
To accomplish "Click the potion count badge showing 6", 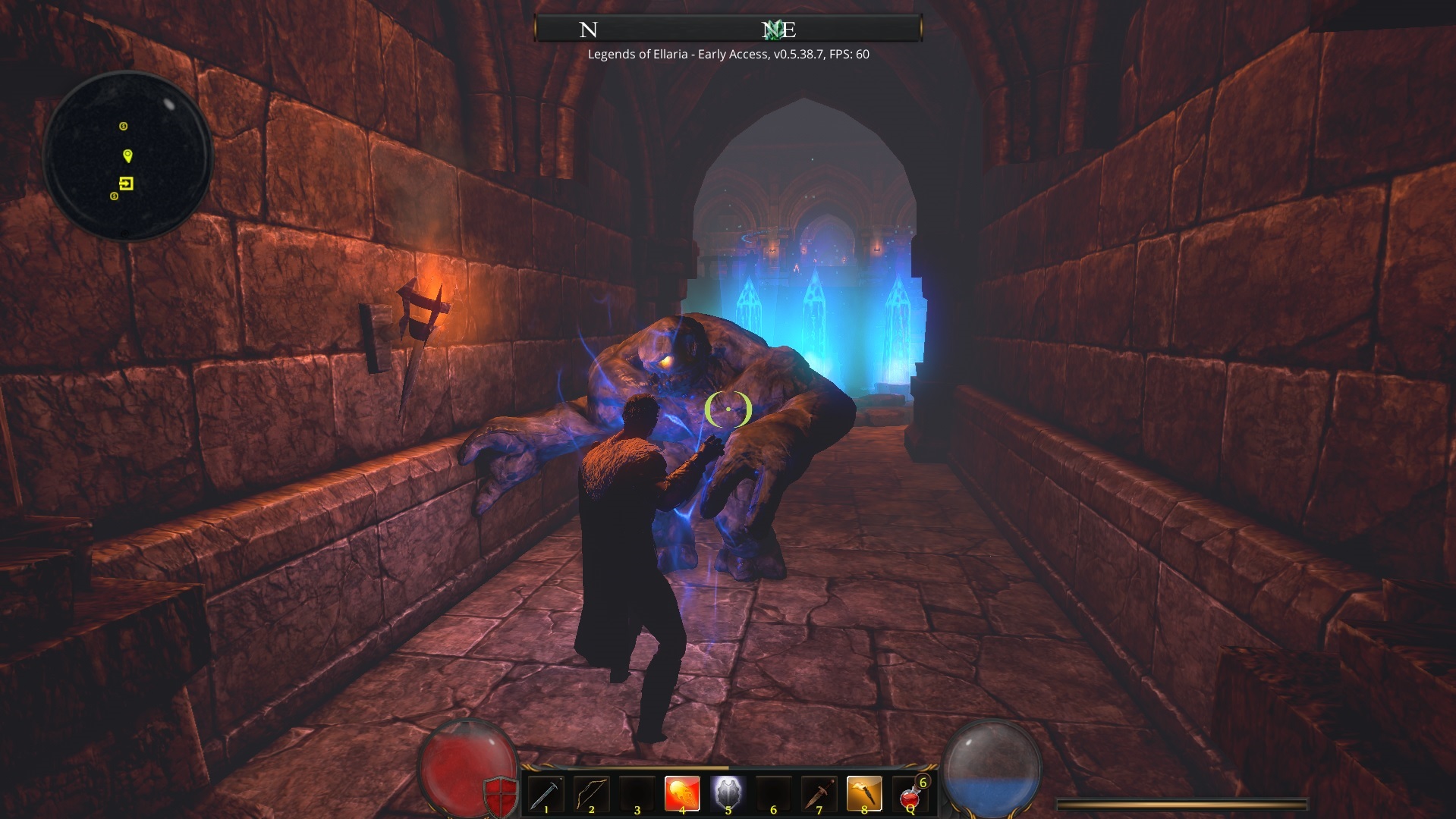I will pyautogui.click(x=922, y=782).
